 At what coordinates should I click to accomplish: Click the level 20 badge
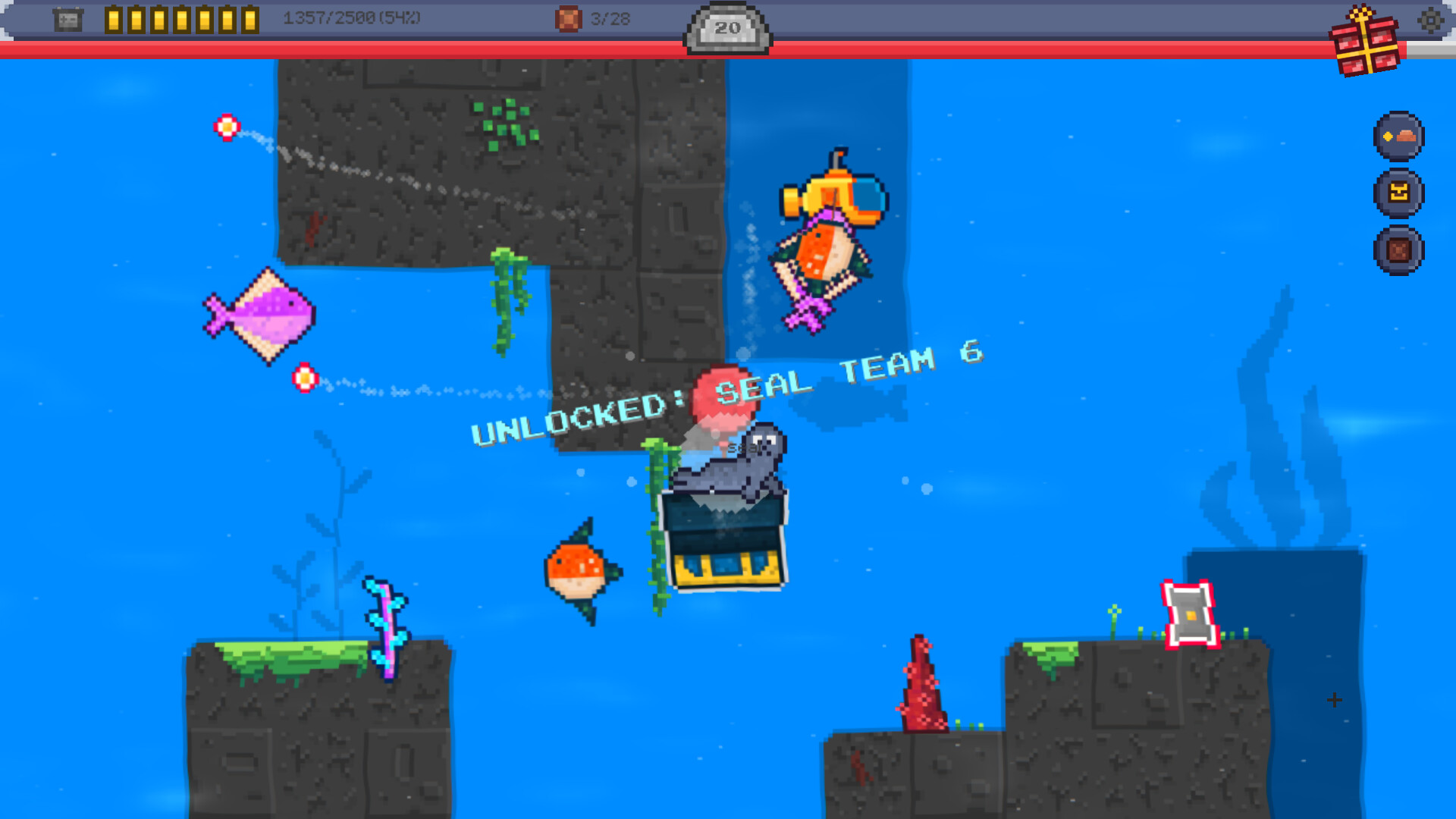[x=727, y=28]
